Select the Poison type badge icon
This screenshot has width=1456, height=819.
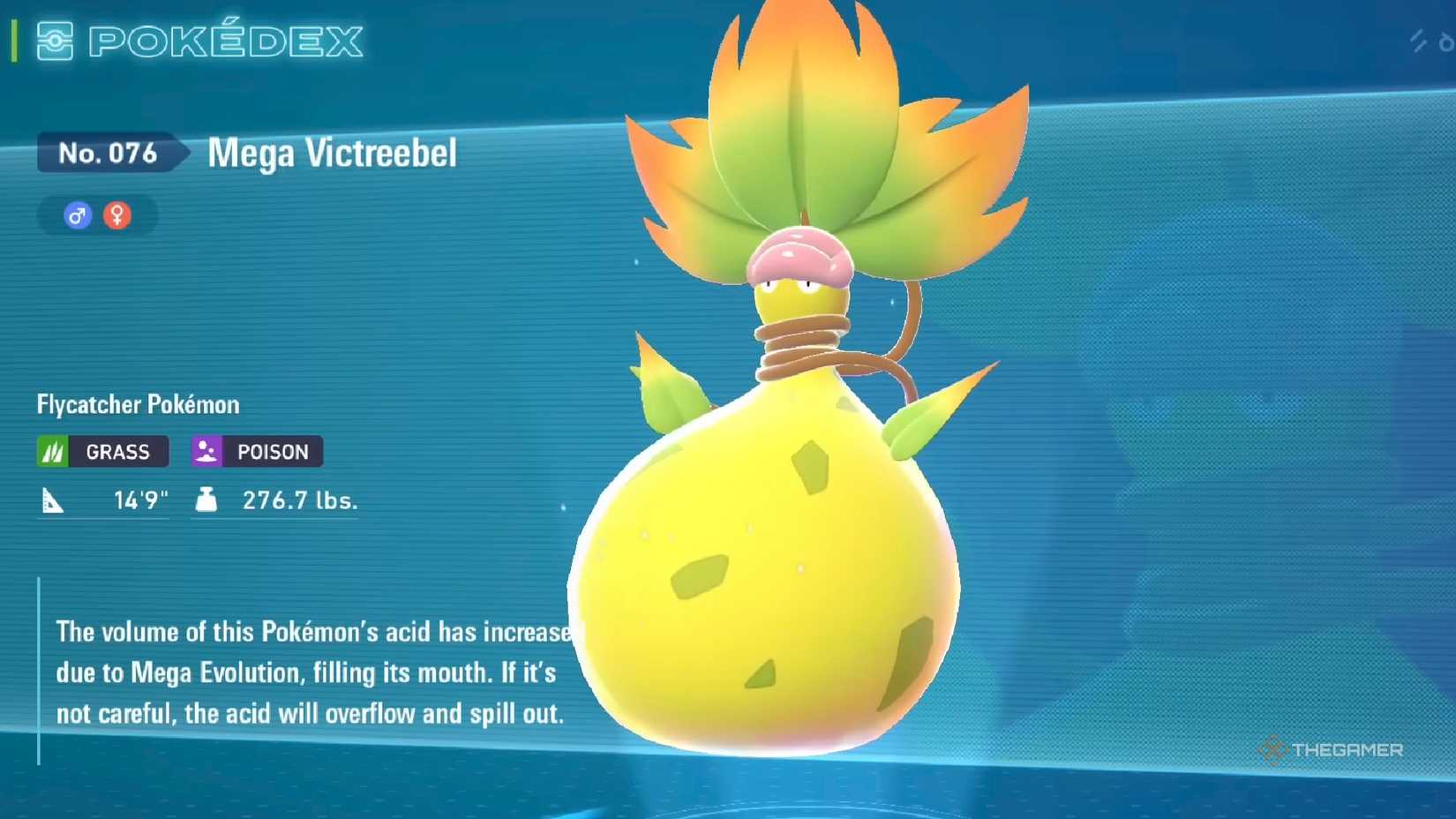click(206, 451)
